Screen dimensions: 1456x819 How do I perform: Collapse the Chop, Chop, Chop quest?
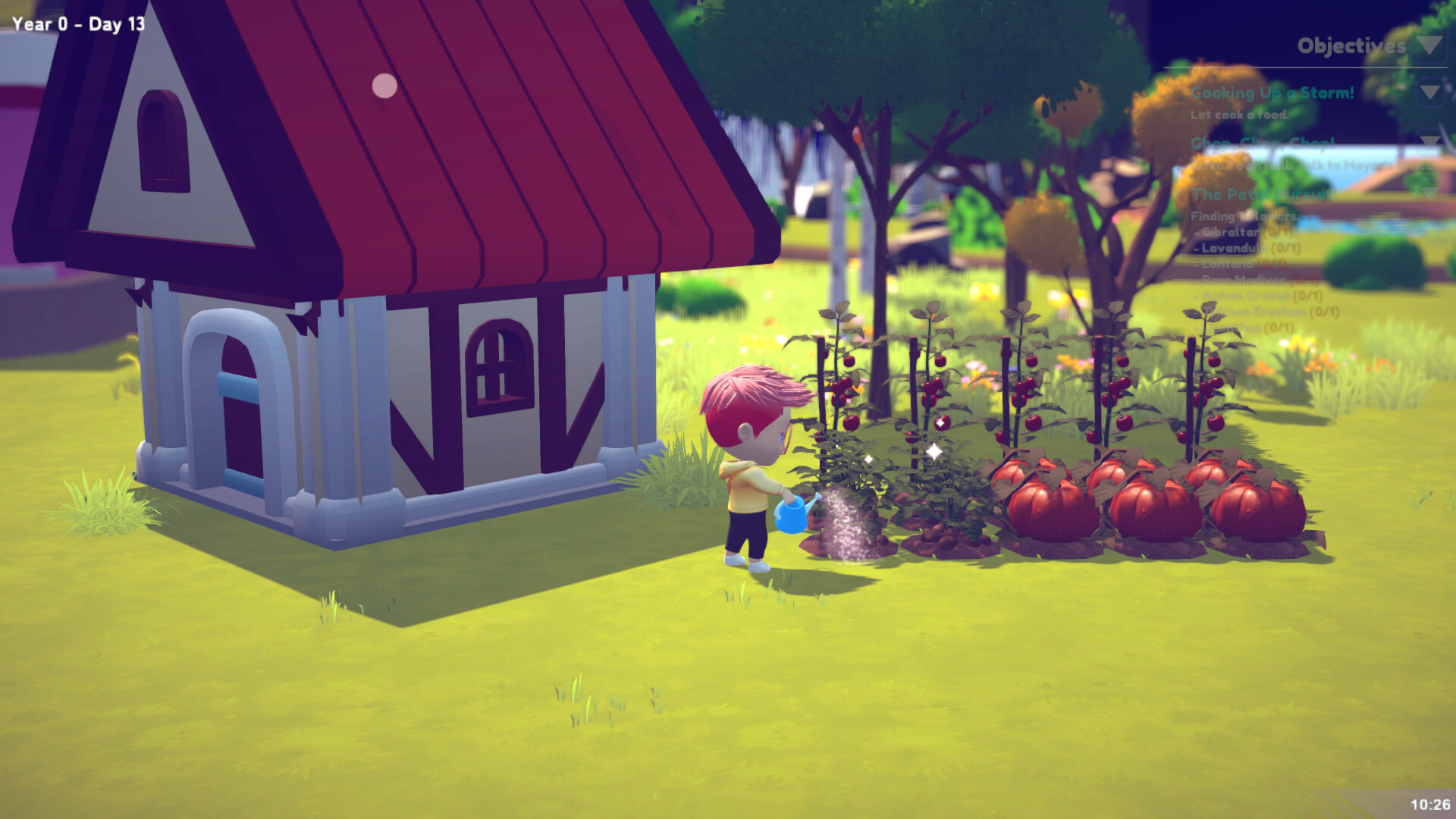(x=1429, y=140)
